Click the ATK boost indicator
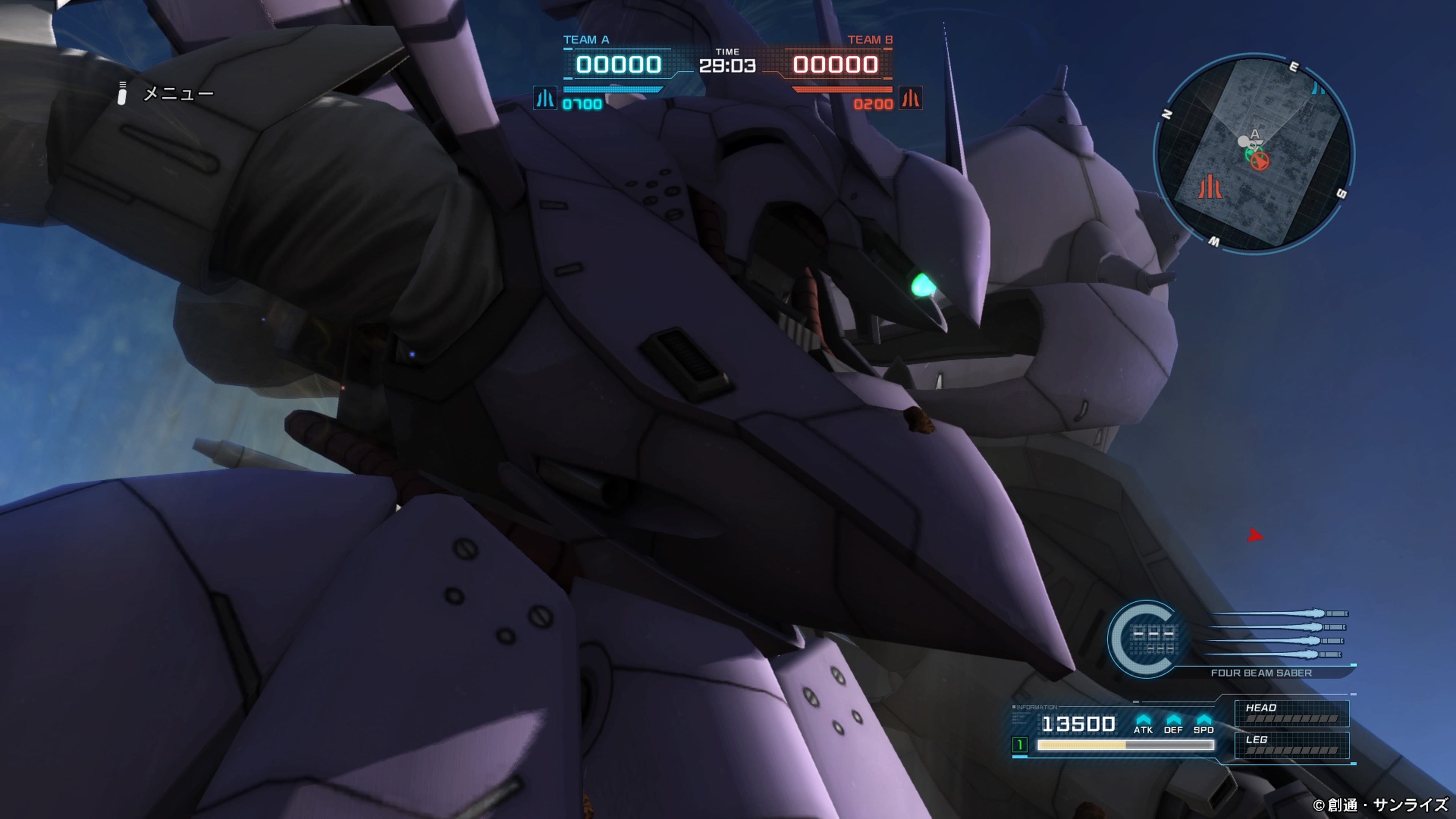 (1143, 723)
